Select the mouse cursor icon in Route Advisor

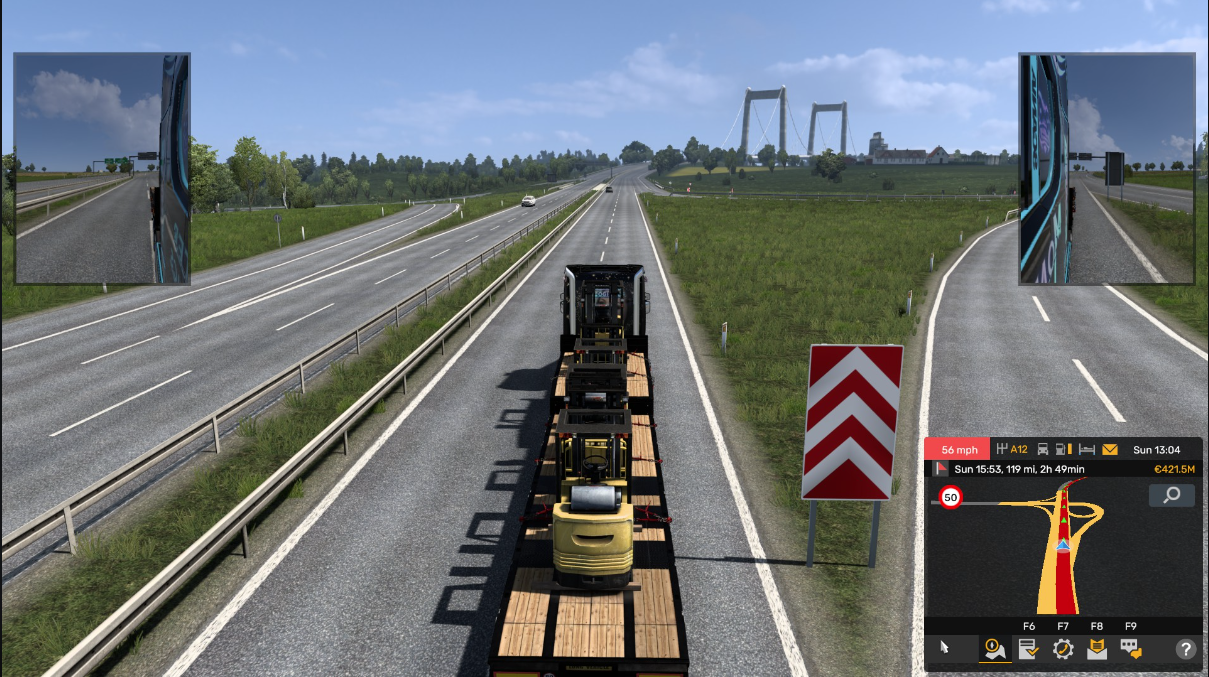(x=945, y=649)
